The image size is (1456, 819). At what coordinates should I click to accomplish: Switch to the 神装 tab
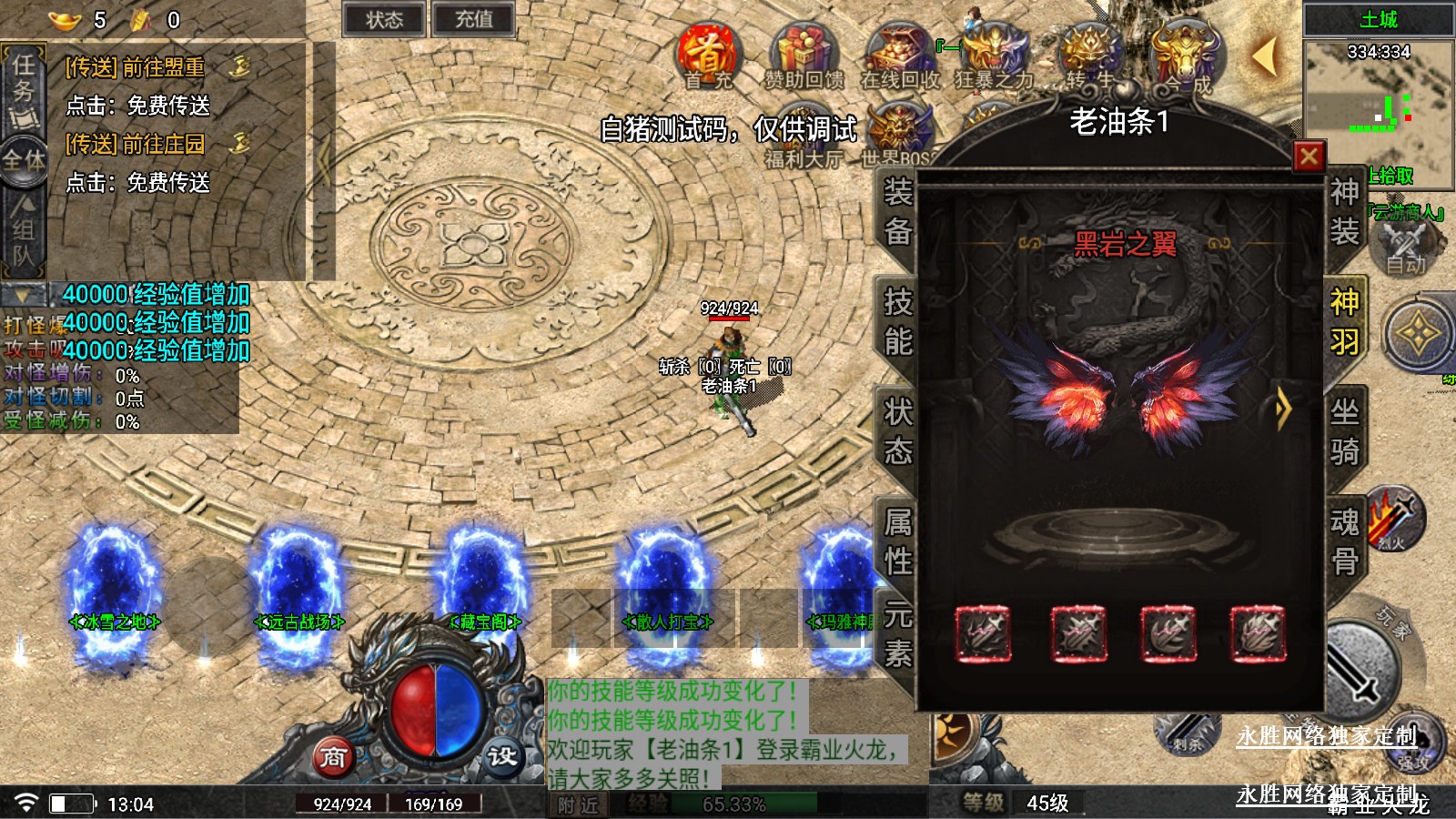[1344, 211]
